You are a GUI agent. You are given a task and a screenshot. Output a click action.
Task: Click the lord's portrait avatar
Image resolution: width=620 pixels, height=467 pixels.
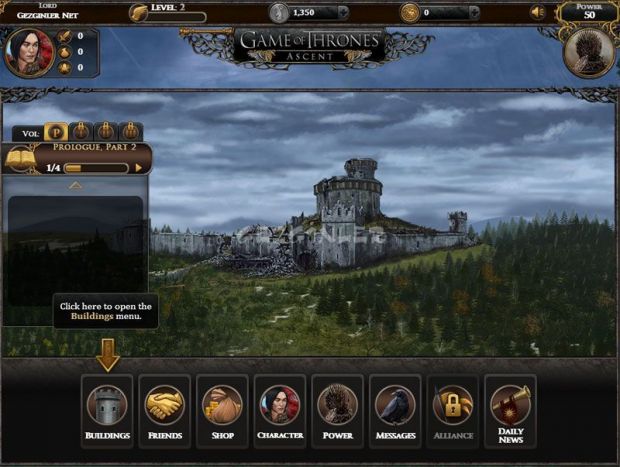pos(27,52)
